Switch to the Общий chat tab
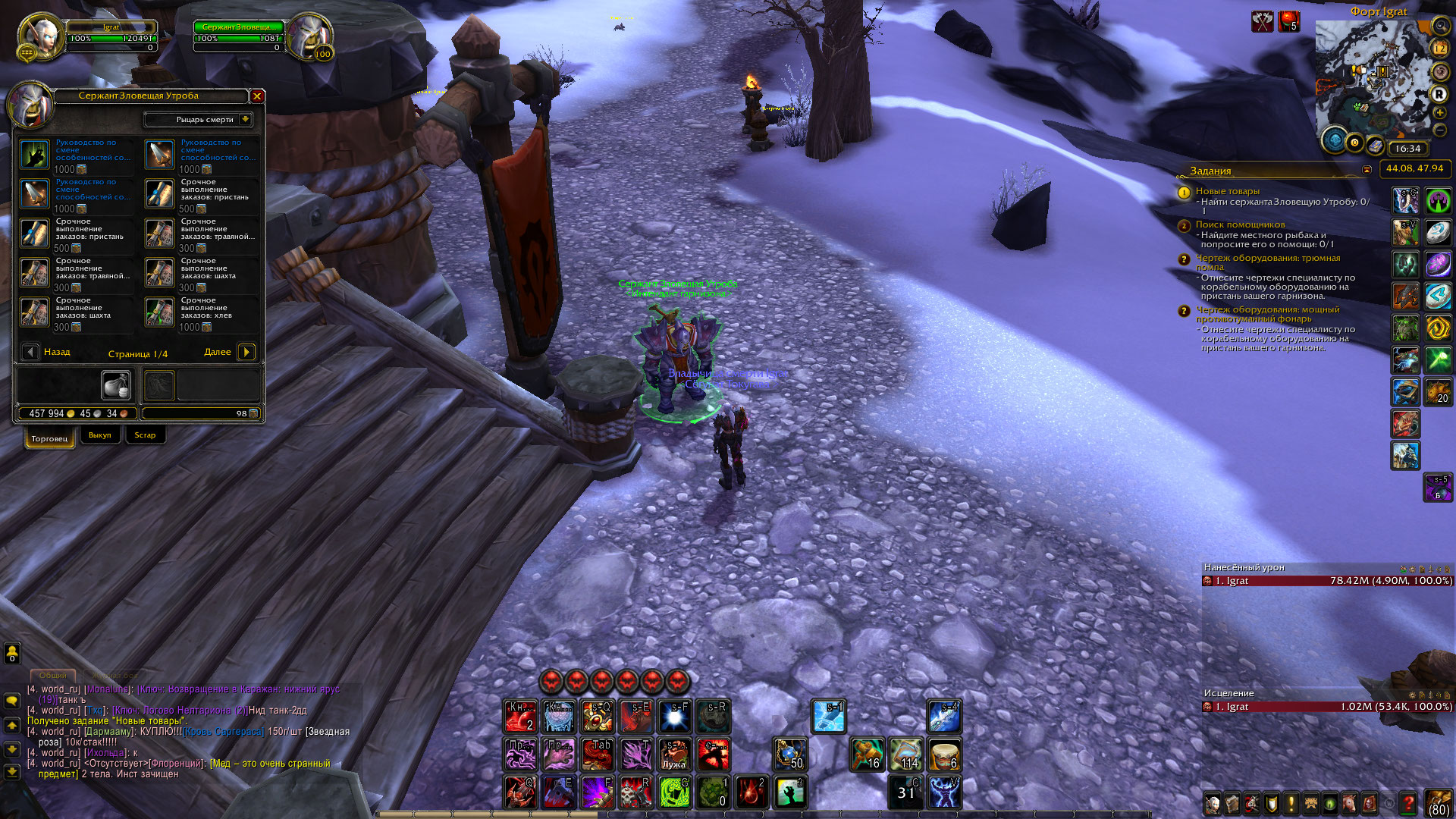Viewport: 1456px width, 819px height. coord(52,675)
